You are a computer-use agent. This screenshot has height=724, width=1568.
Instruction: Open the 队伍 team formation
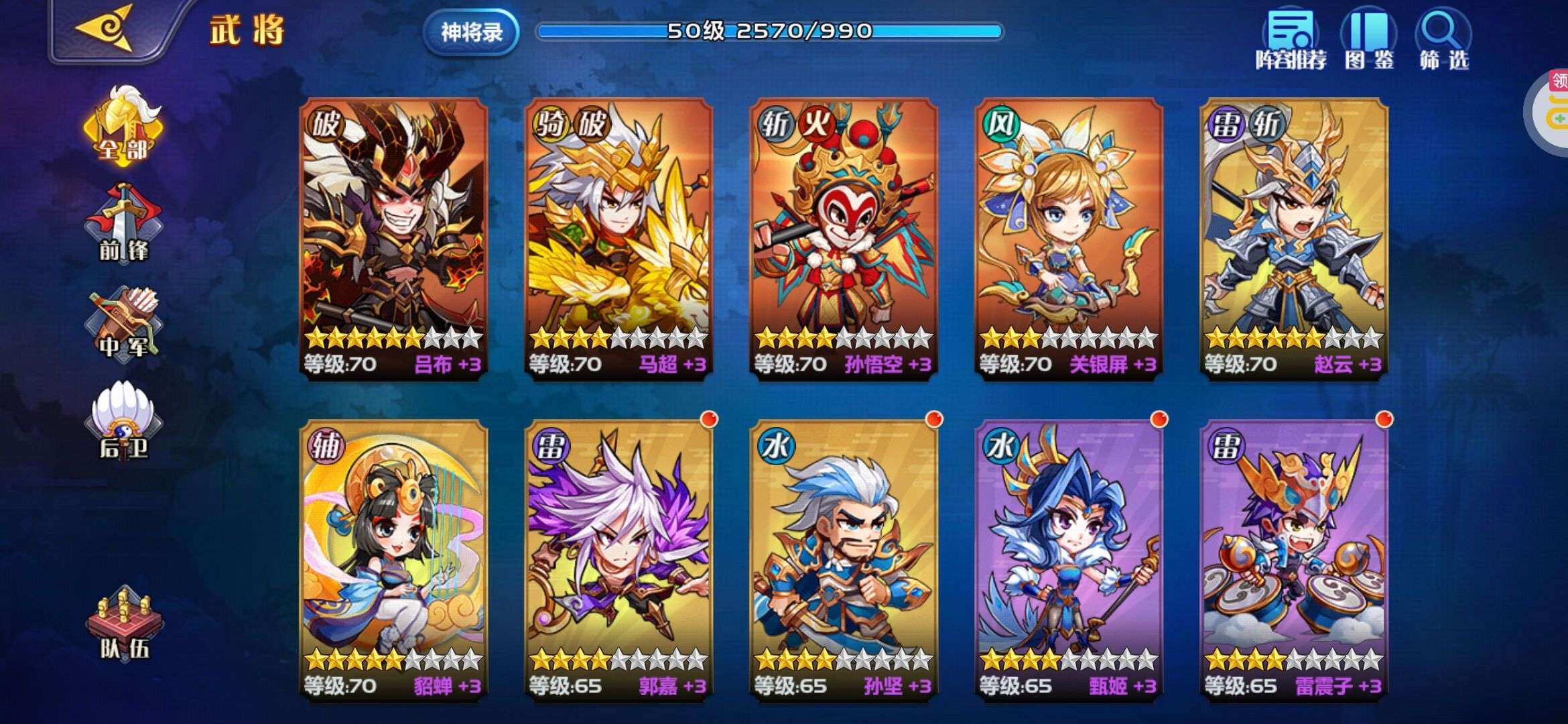click(124, 623)
